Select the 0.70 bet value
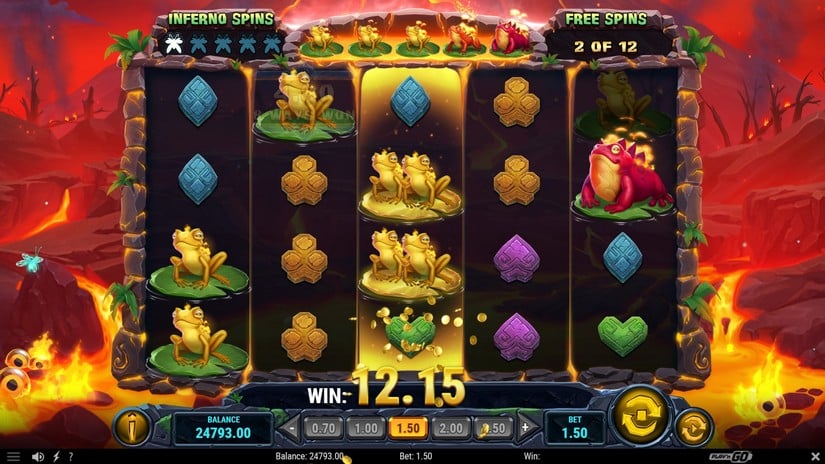The width and height of the screenshot is (825, 464). [x=323, y=428]
